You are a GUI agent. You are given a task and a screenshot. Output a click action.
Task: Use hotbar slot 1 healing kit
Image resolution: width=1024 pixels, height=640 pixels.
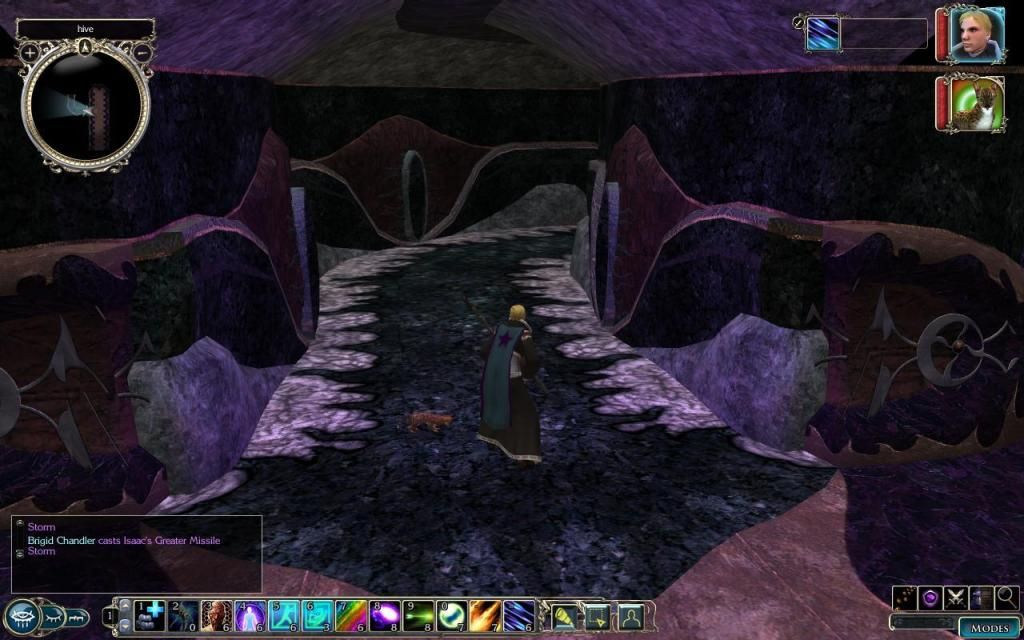pos(147,614)
